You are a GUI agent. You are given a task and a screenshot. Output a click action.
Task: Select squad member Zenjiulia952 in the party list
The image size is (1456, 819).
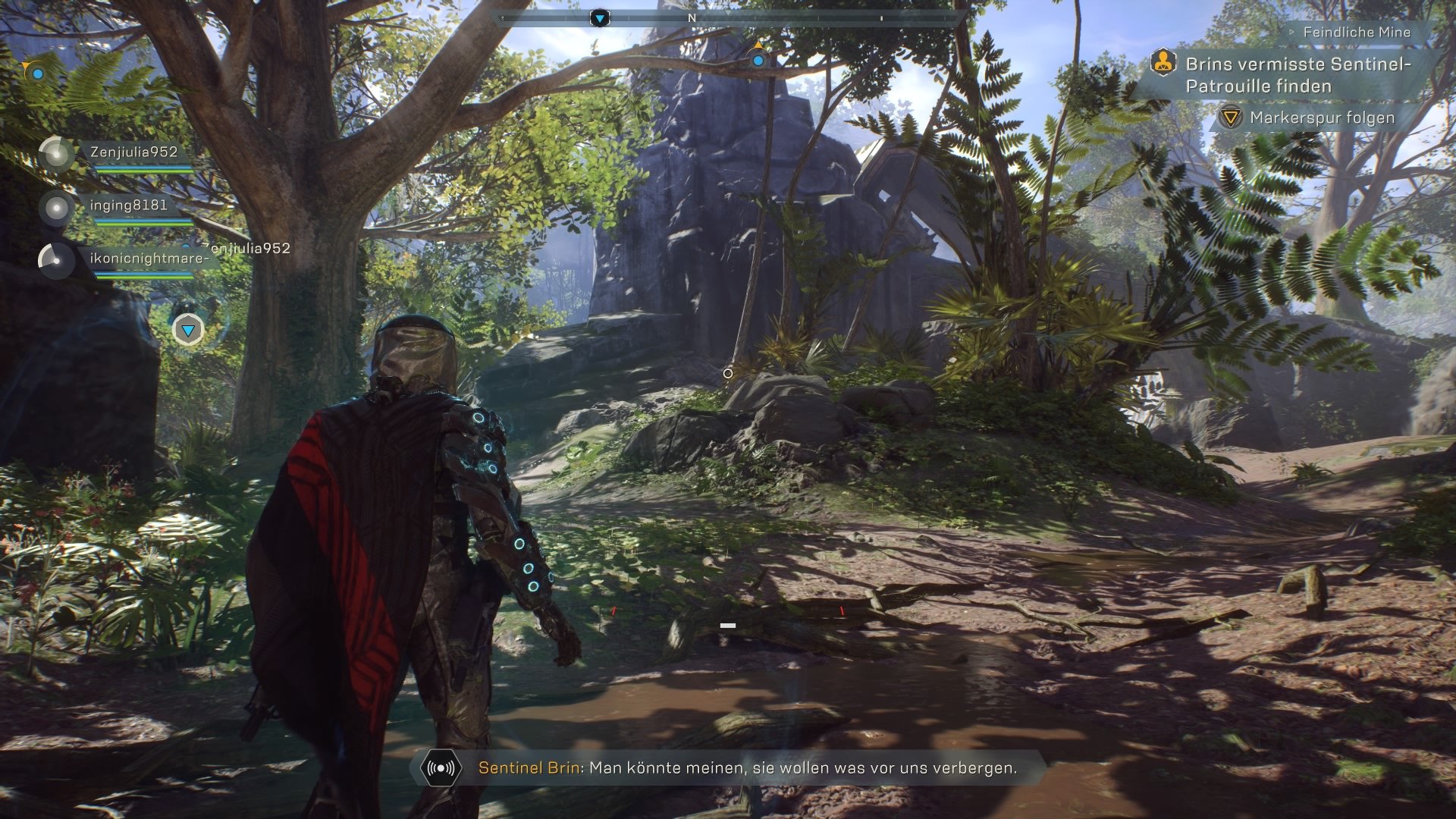[x=133, y=152]
